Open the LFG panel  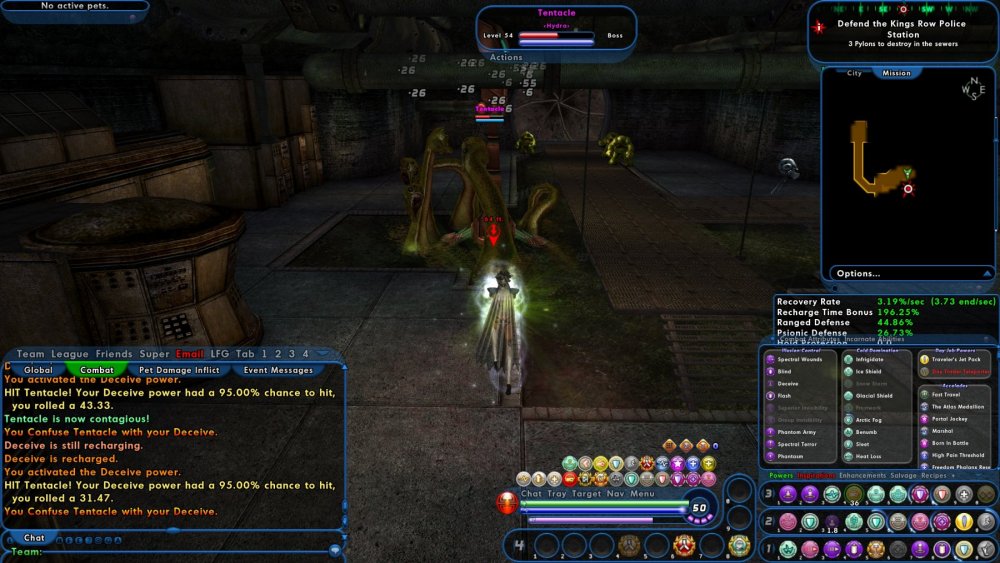[220, 354]
